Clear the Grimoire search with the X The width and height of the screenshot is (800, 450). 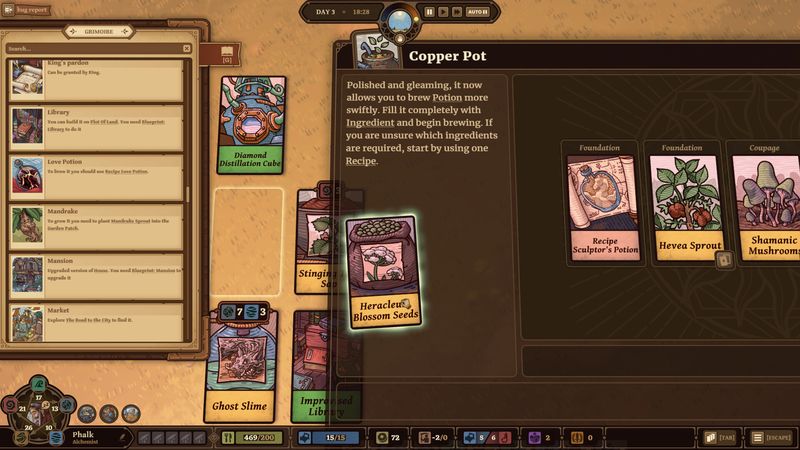(186, 48)
